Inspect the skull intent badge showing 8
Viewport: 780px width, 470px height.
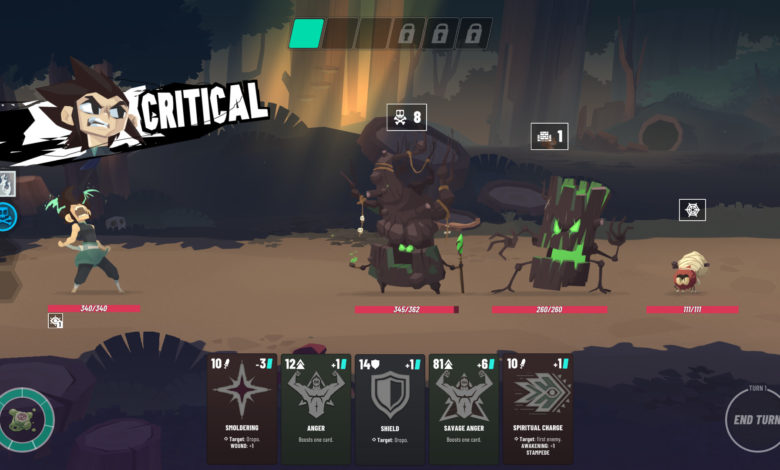tap(406, 118)
